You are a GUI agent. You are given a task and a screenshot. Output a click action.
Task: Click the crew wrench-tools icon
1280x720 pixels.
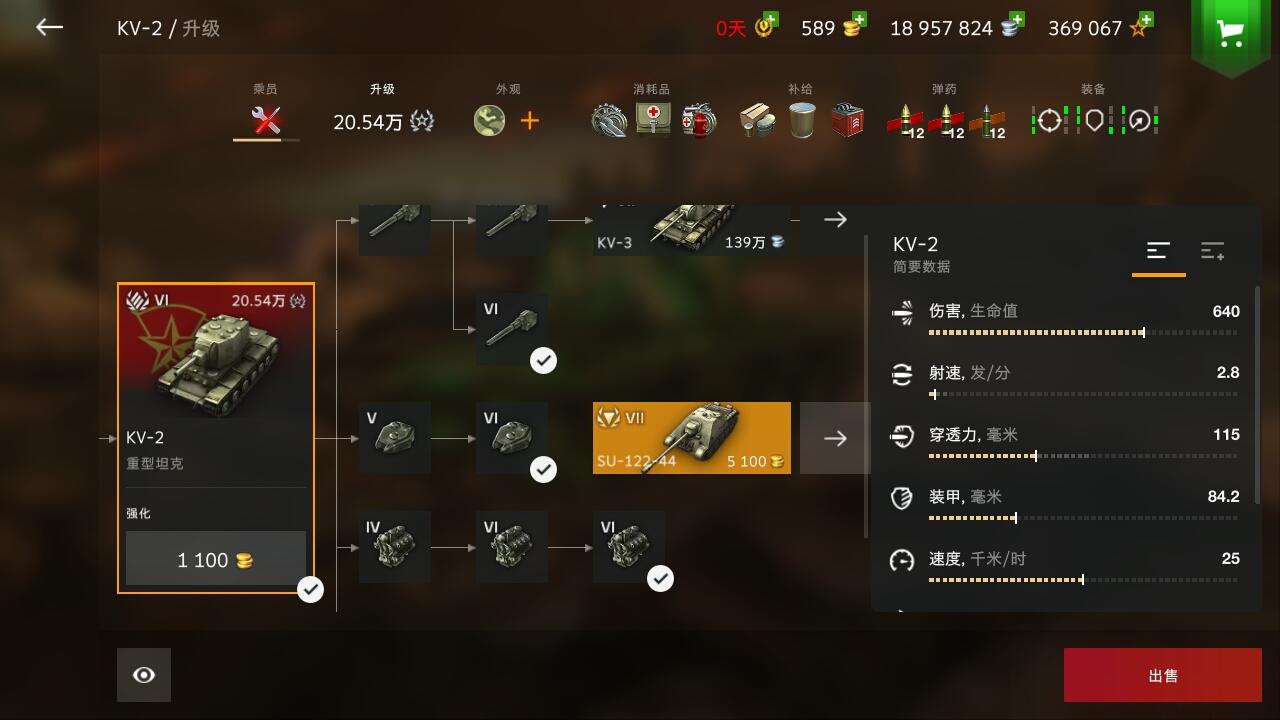coord(265,120)
